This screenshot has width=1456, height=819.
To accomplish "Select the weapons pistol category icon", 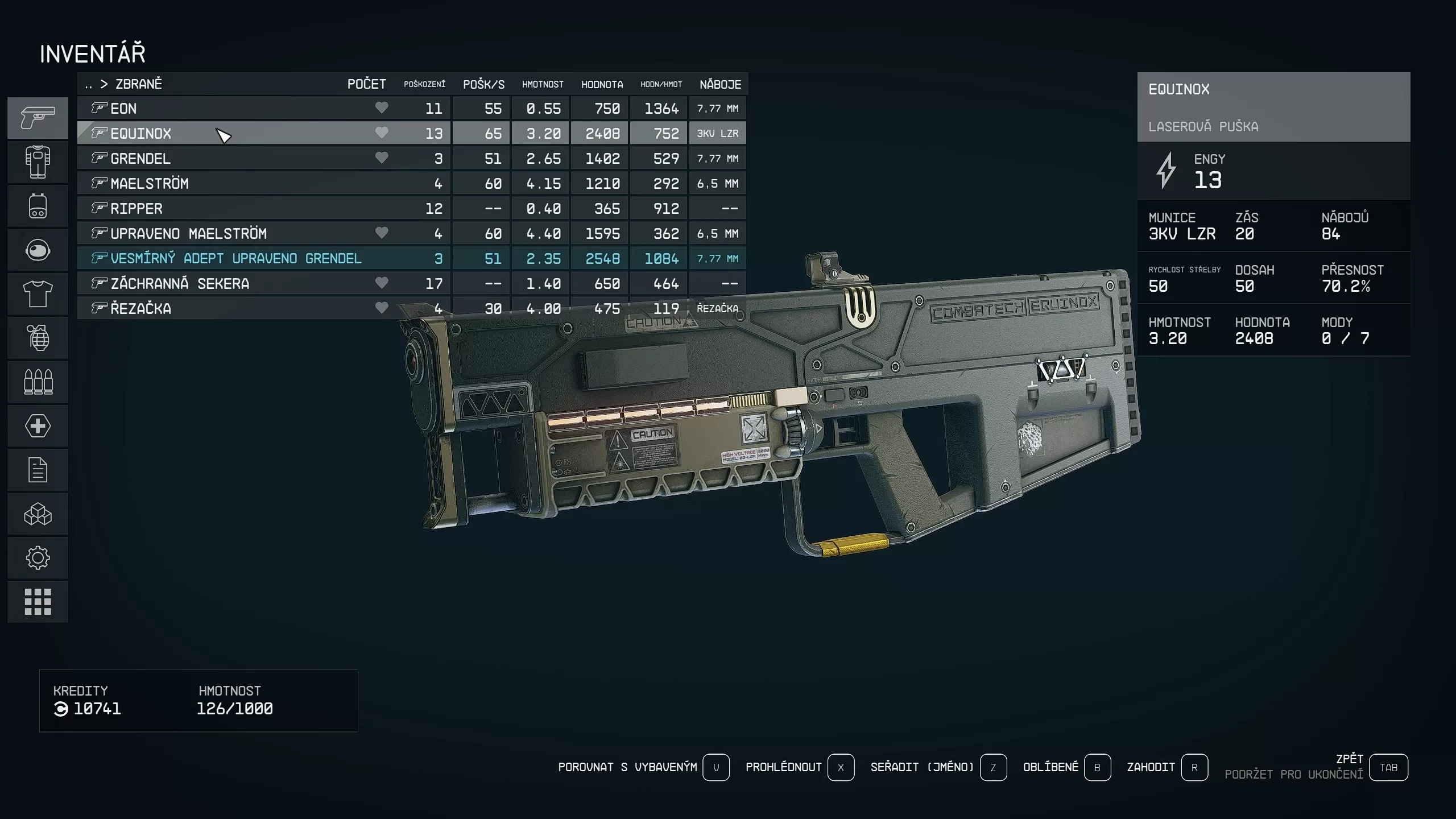I will click(37, 118).
